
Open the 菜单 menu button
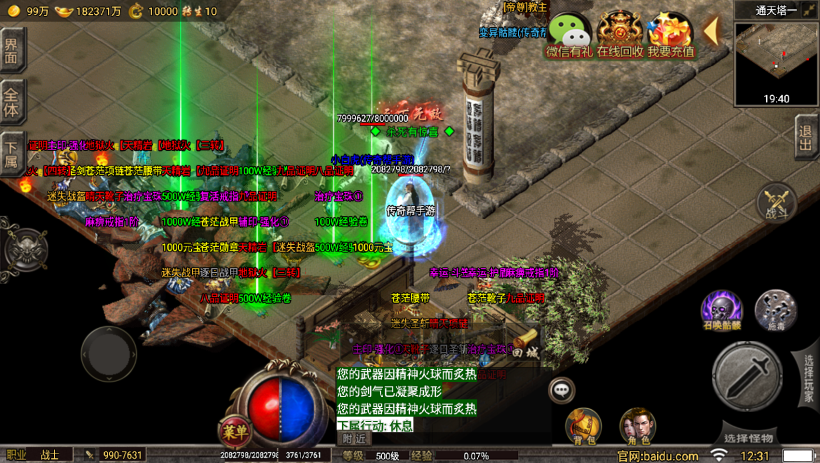tap(234, 433)
